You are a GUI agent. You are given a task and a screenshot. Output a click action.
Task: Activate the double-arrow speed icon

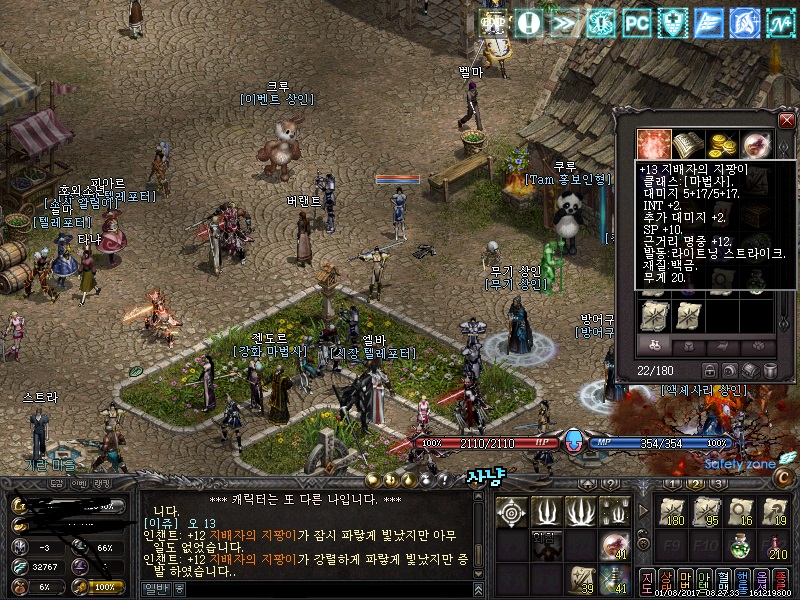click(x=565, y=23)
